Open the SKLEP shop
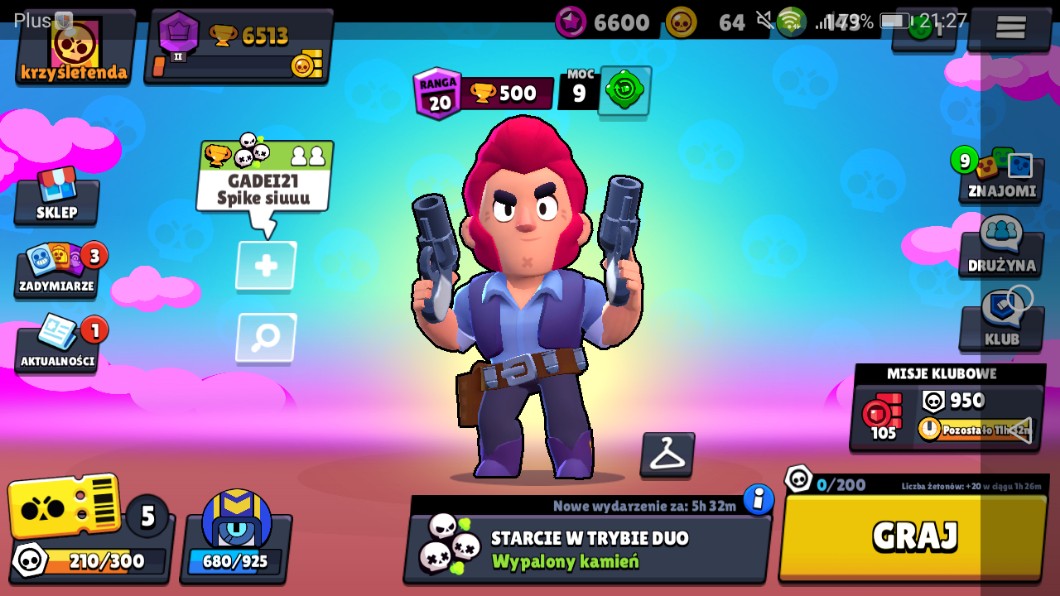The width and height of the screenshot is (1060, 596). click(57, 198)
